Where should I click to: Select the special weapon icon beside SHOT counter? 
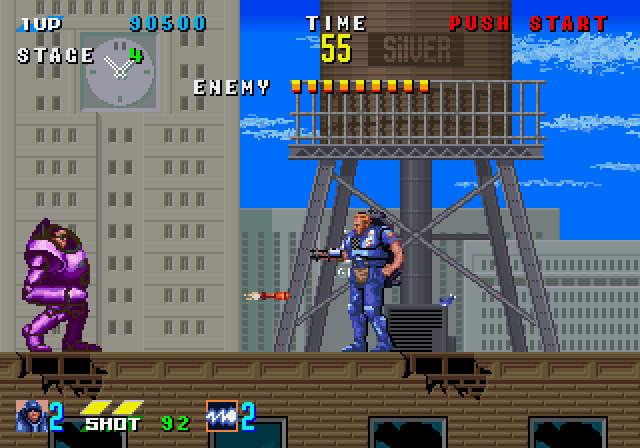[221, 414]
